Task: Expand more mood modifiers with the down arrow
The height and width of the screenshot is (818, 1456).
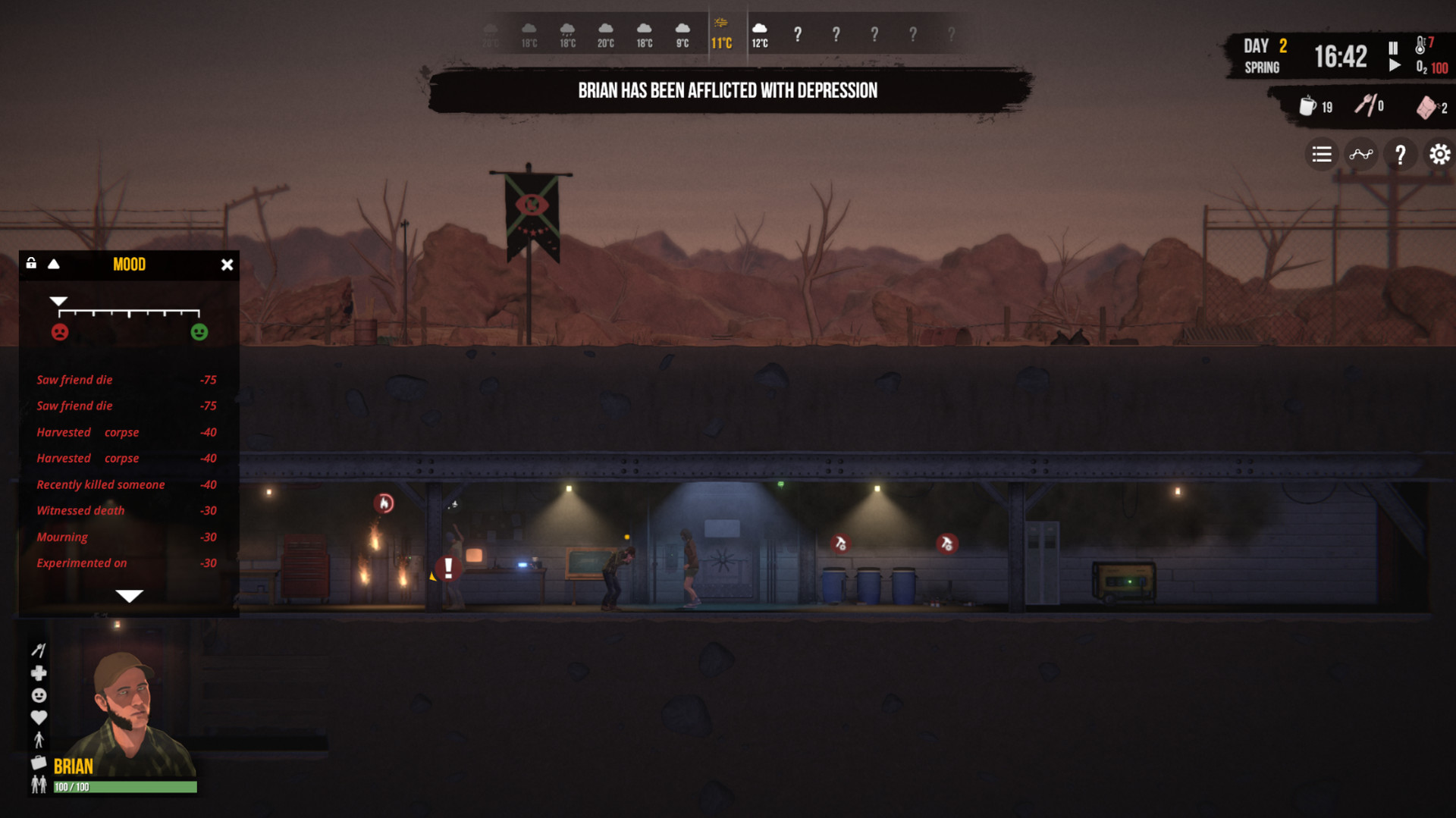Action: [x=129, y=596]
